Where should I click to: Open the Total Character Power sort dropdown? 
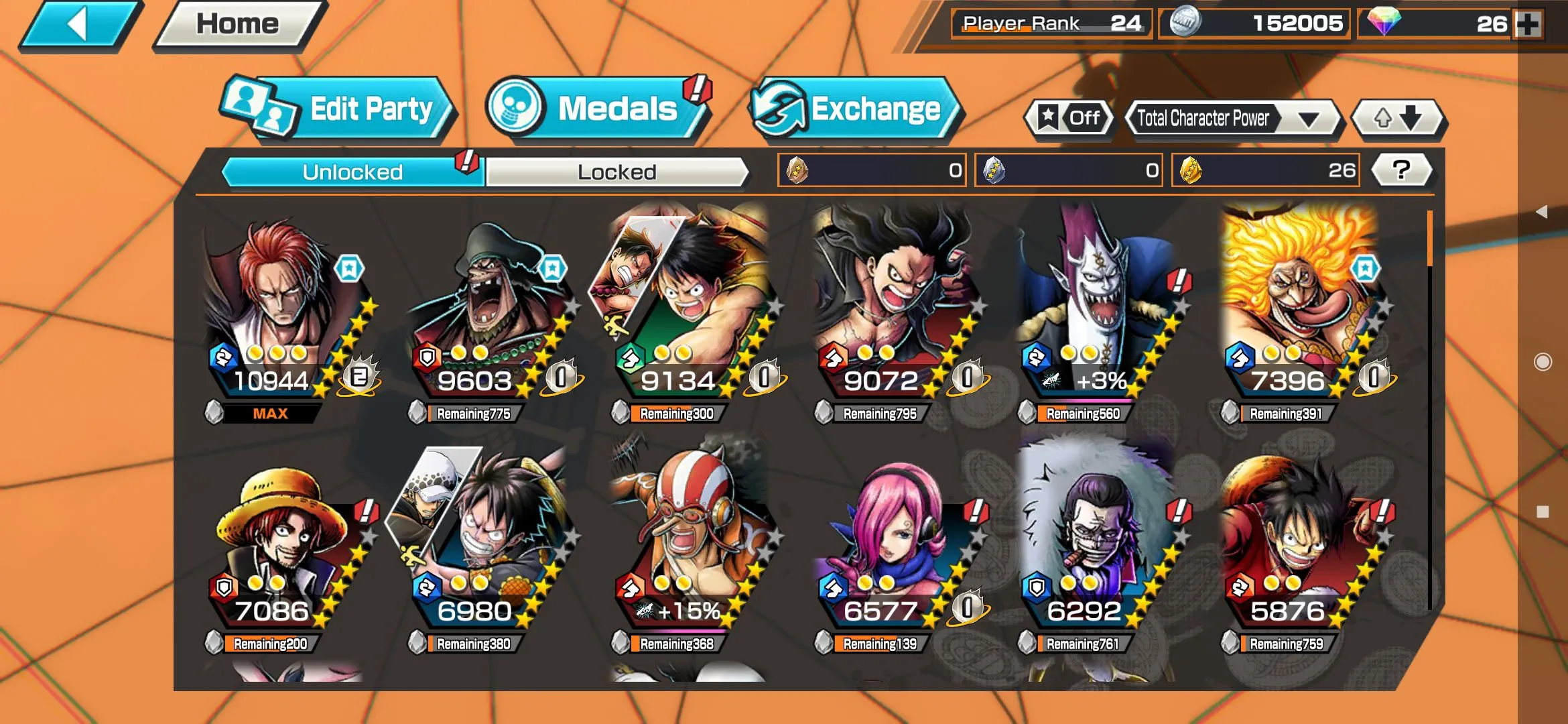1232,119
